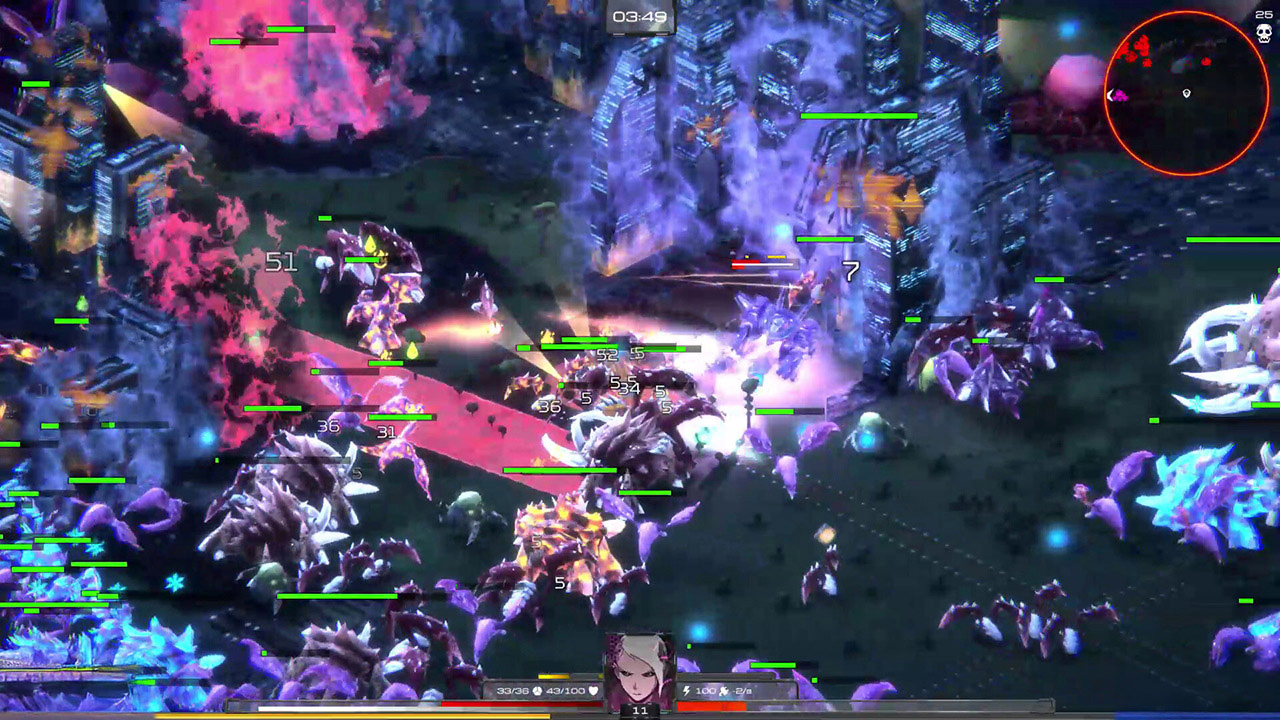Click the skull kill counter icon
The image size is (1280, 720).
1264,31
